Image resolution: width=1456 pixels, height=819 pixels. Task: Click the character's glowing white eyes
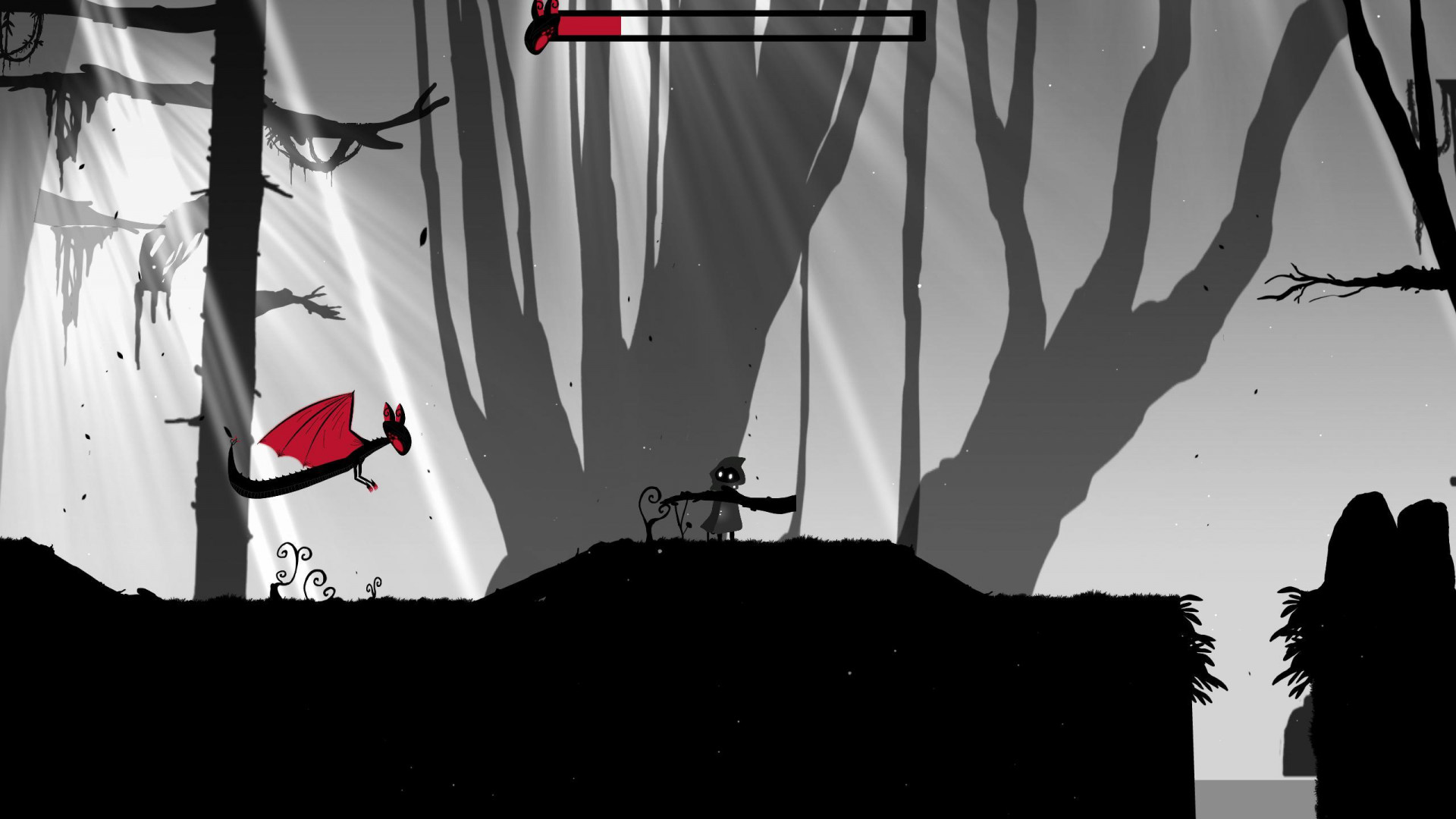pos(726,475)
